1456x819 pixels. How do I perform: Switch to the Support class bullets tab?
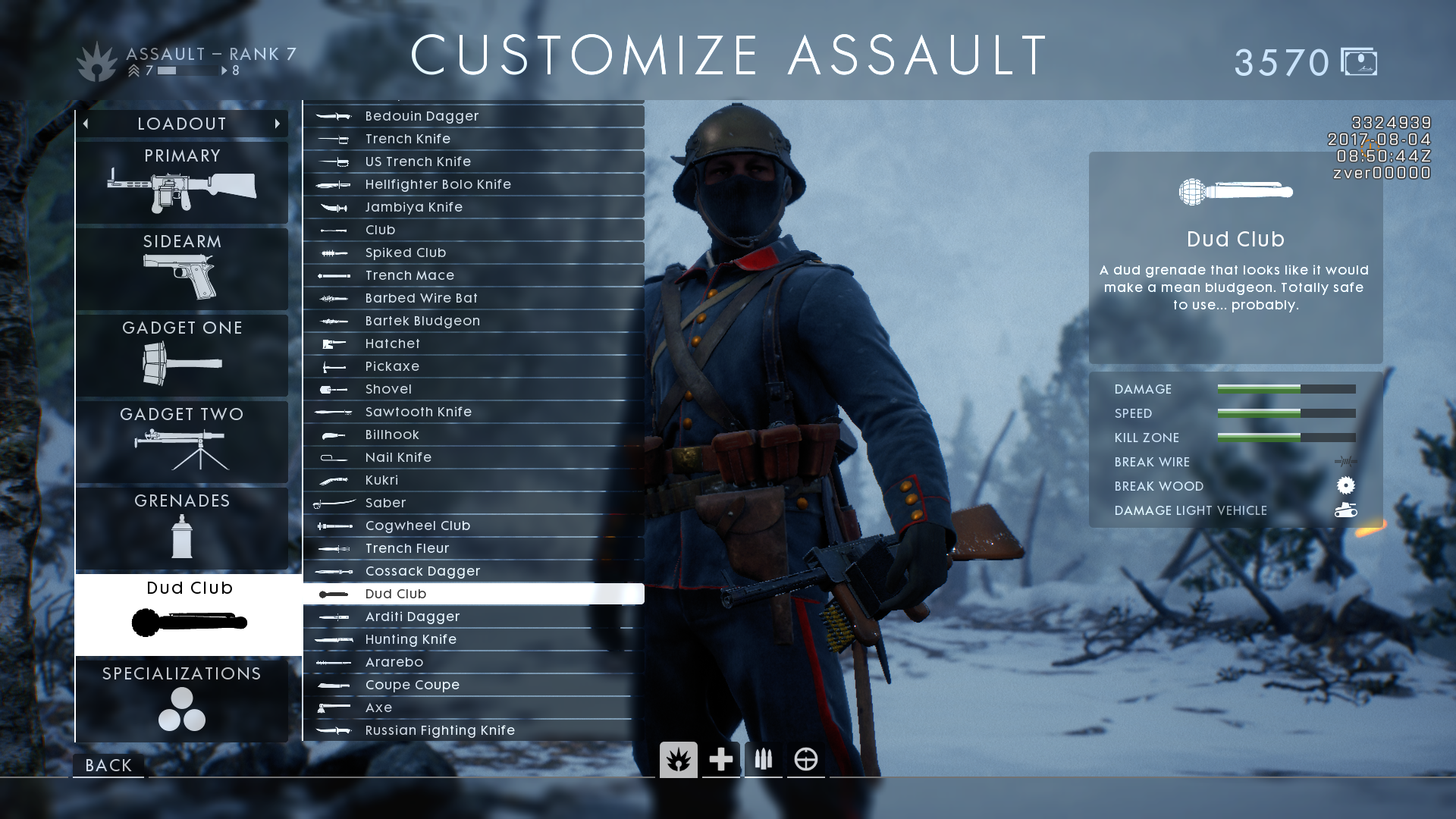click(763, 759)
